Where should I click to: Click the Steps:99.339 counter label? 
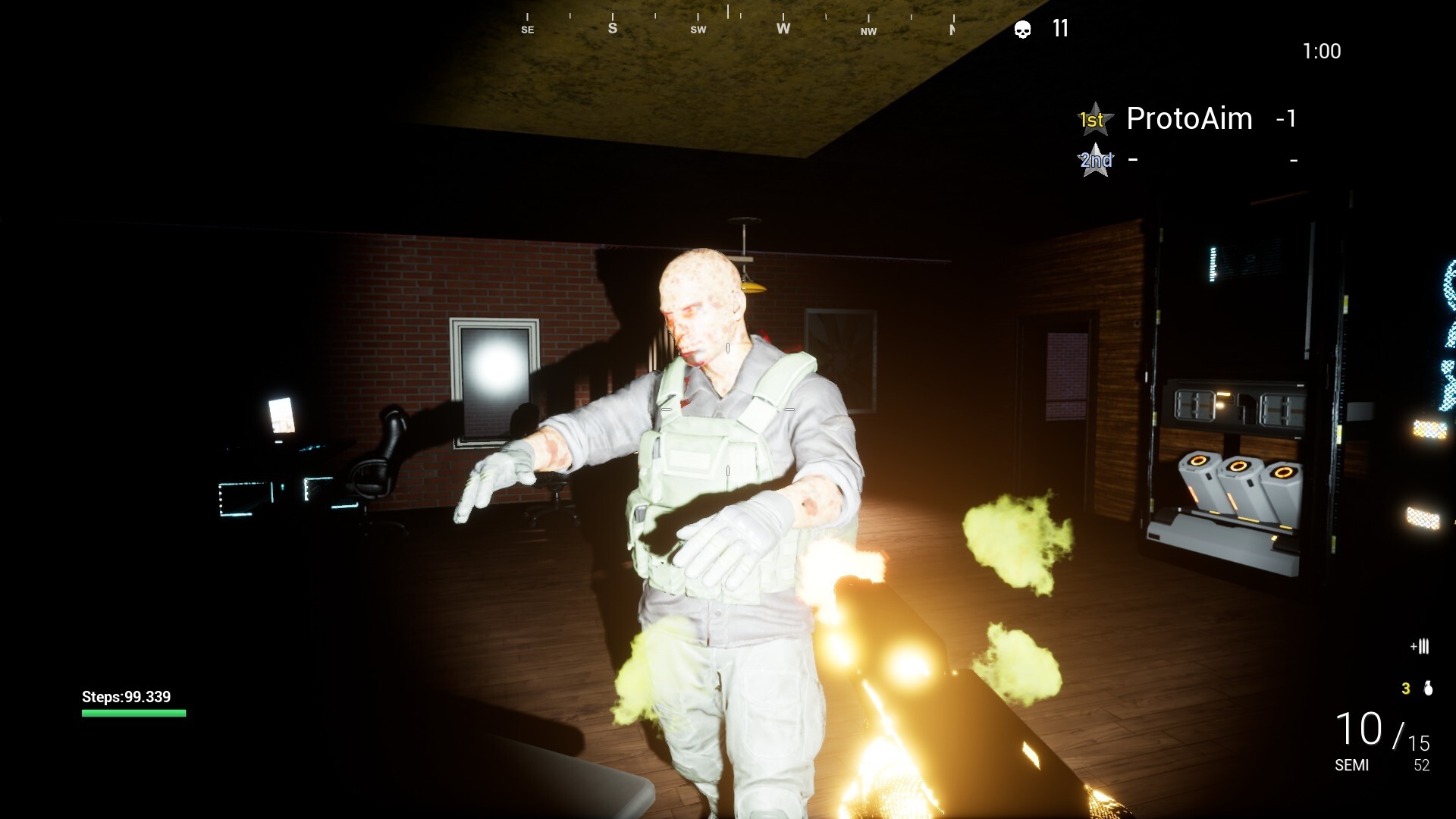126,696
